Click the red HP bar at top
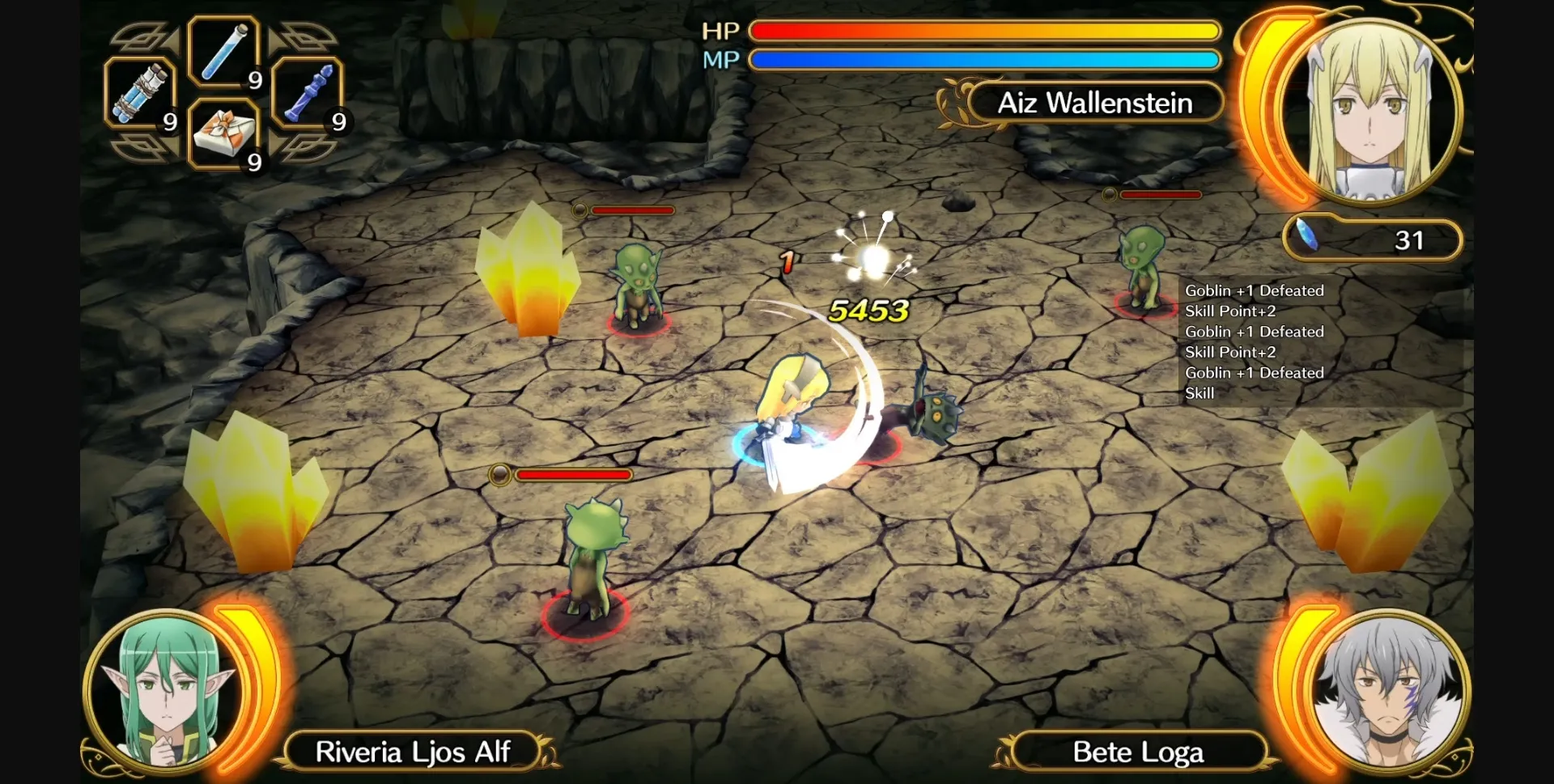The height and width of the screenshot is (784, 1554). [x=983, y=30]
